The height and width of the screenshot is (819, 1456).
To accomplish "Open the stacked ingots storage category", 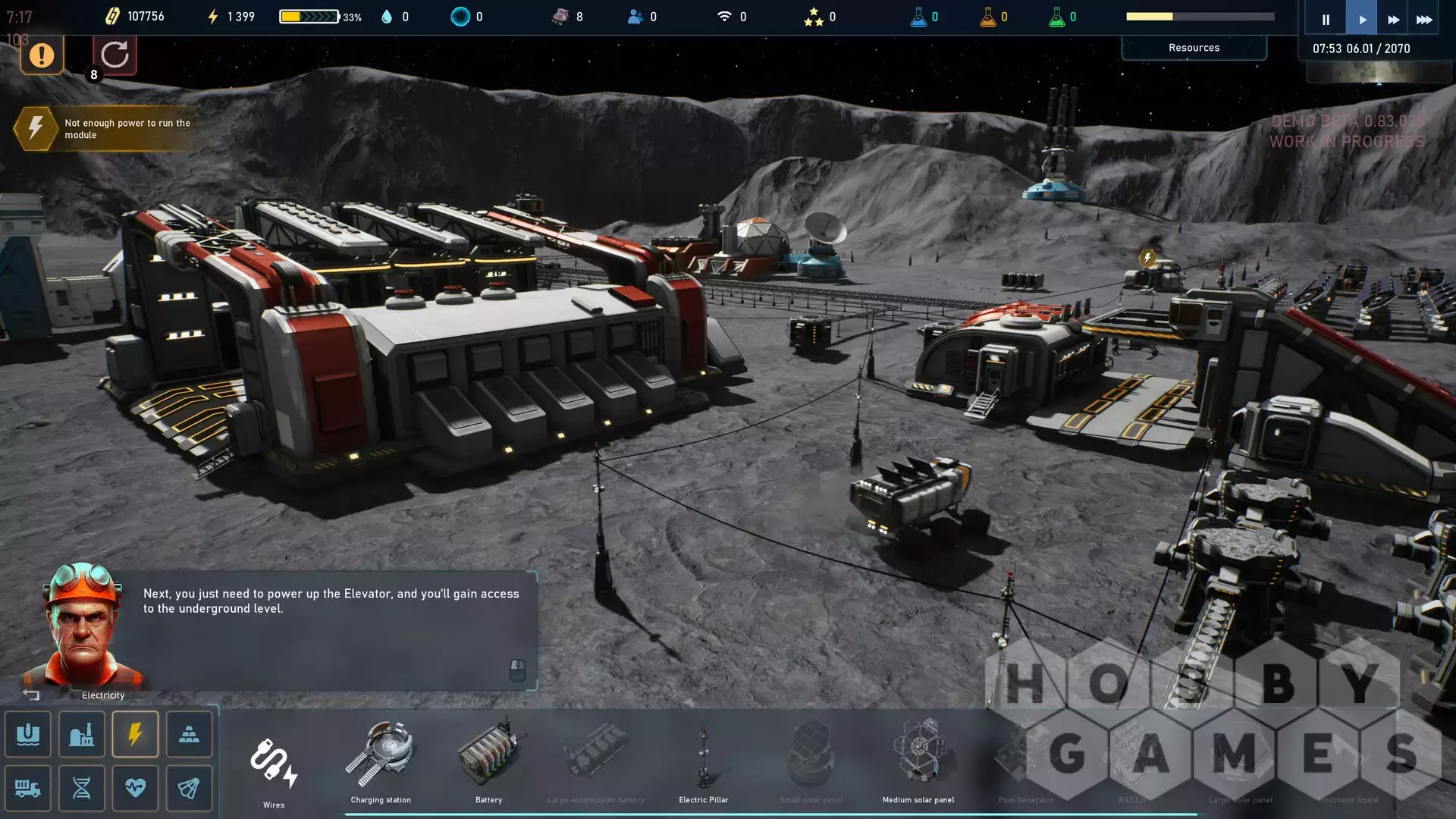I will [190, 734].
